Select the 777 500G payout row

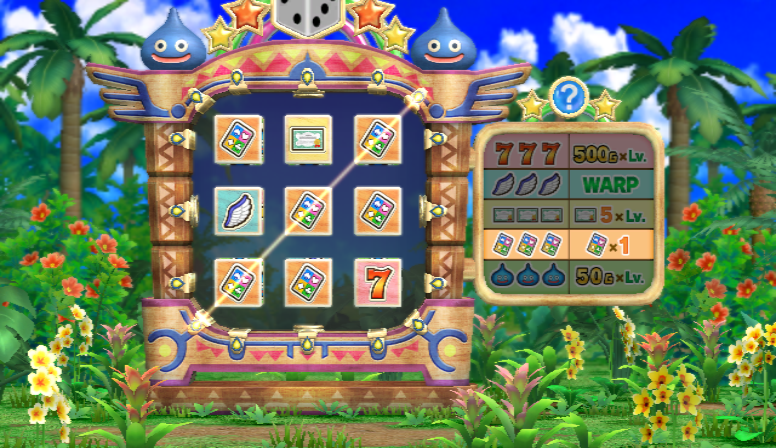coord(568,154)
